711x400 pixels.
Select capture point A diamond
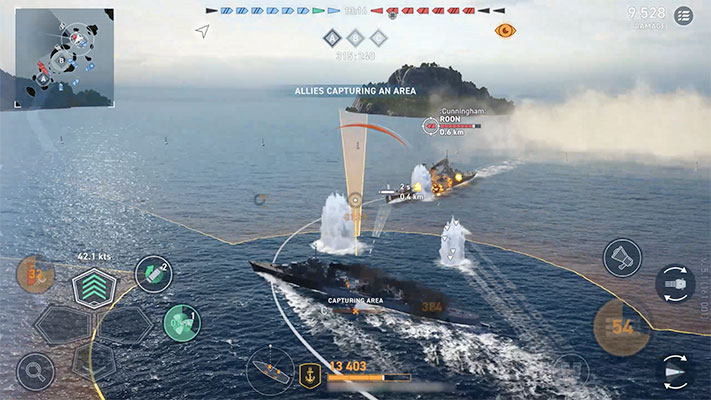click(332, 38)
